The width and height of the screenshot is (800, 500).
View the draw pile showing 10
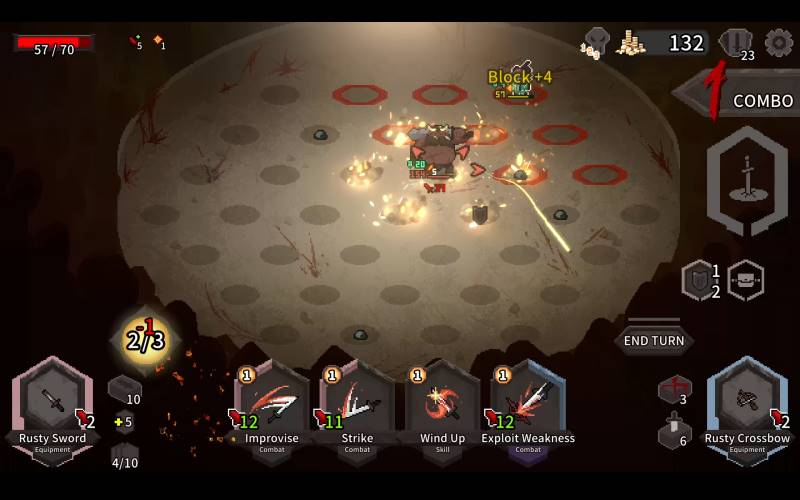click(x=123, y=388)
